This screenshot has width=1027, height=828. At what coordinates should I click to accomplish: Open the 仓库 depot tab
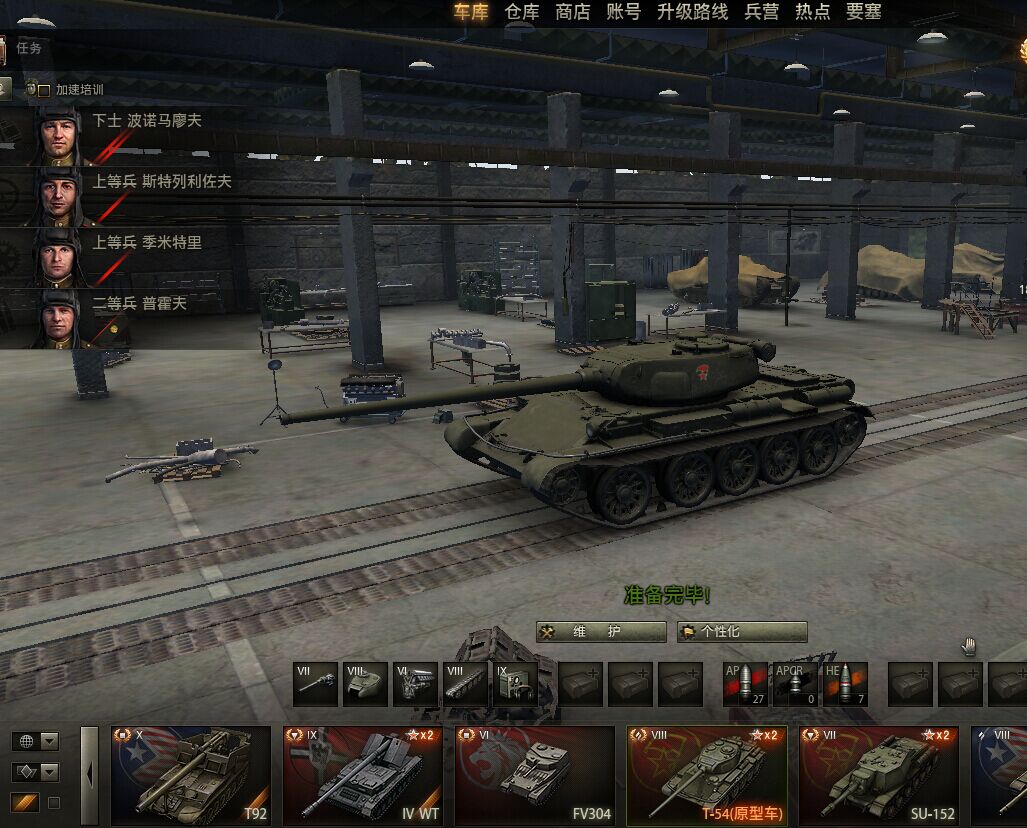522,12
